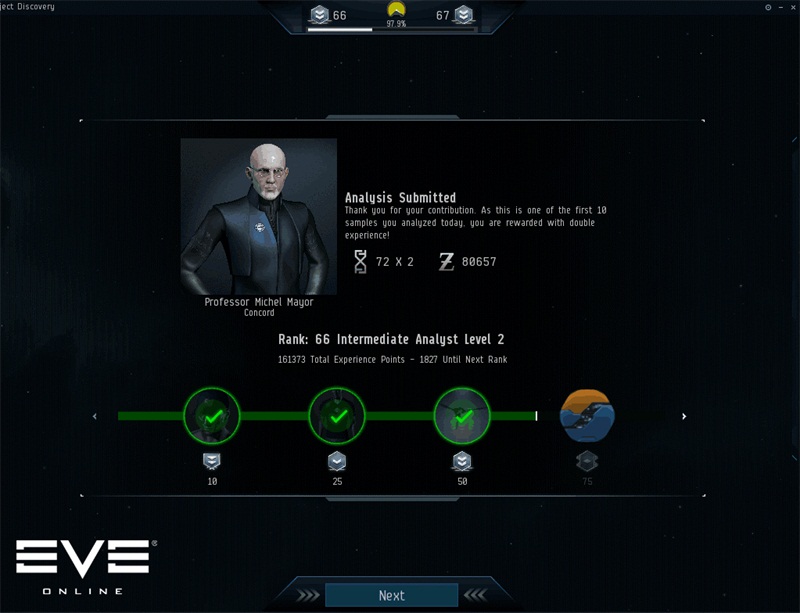Viewport: 800px width, 613px height.
Task: Show further rewards with the right arrow
Action: point(684,416)
